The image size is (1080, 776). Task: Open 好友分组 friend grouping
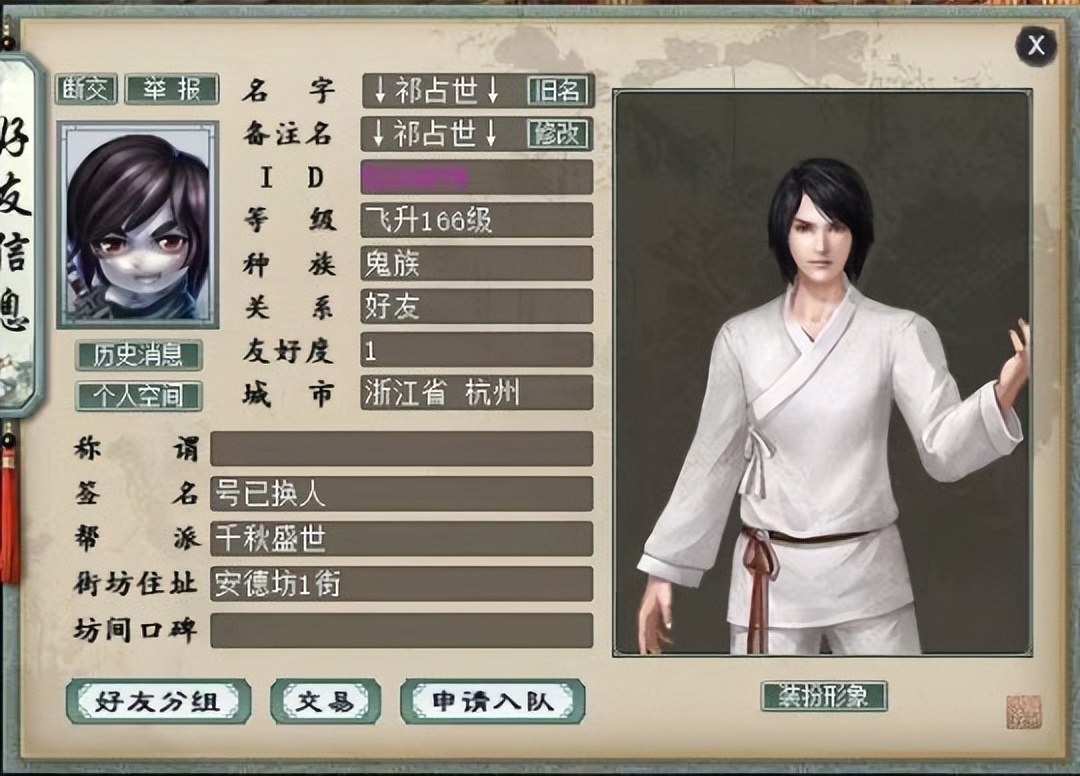coord(157,702)
